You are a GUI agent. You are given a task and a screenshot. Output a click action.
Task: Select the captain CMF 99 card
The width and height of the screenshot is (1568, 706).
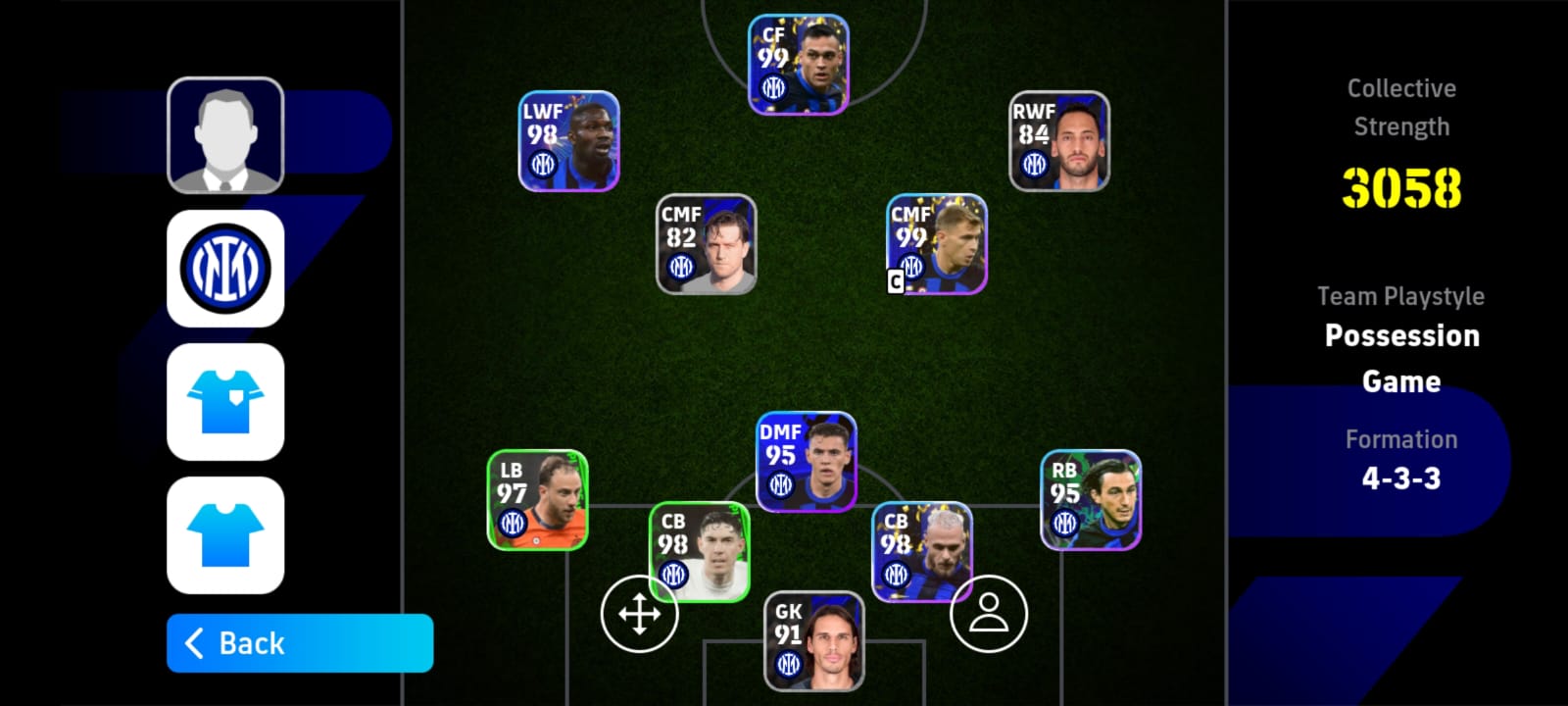pos(937,244)
